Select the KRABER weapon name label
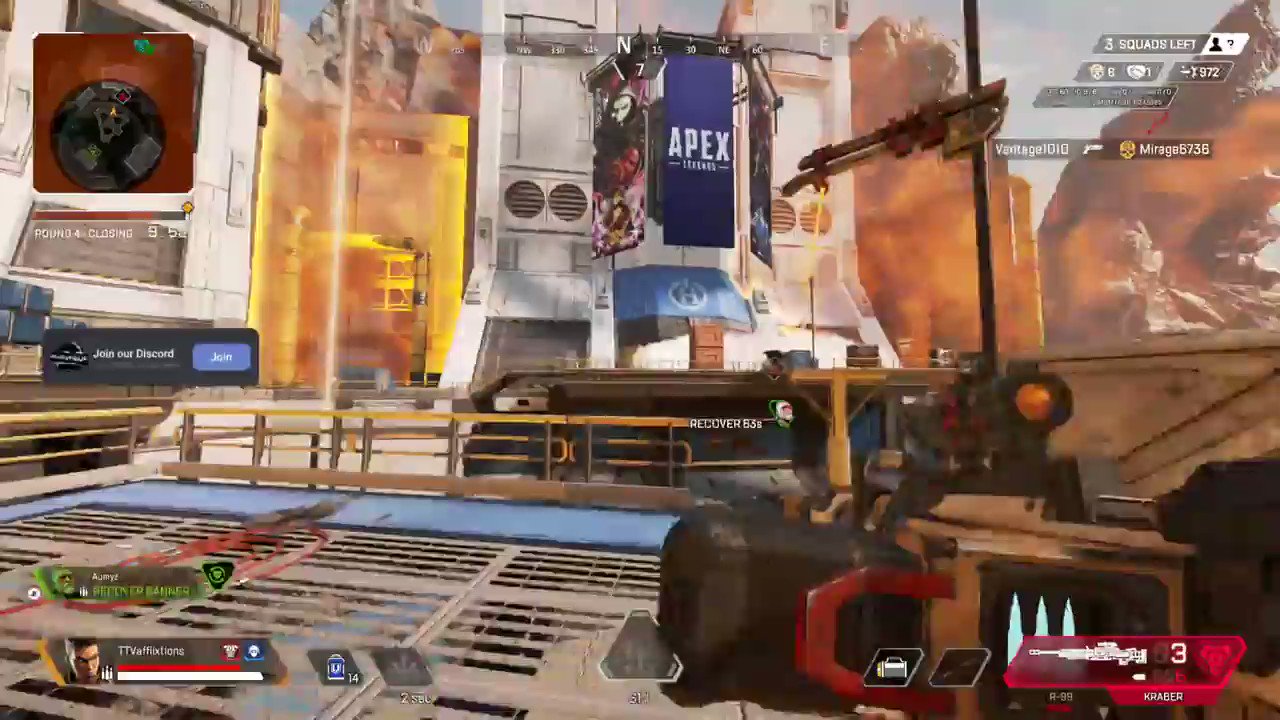The image size is (1280, 720). tap(1162, 697)
